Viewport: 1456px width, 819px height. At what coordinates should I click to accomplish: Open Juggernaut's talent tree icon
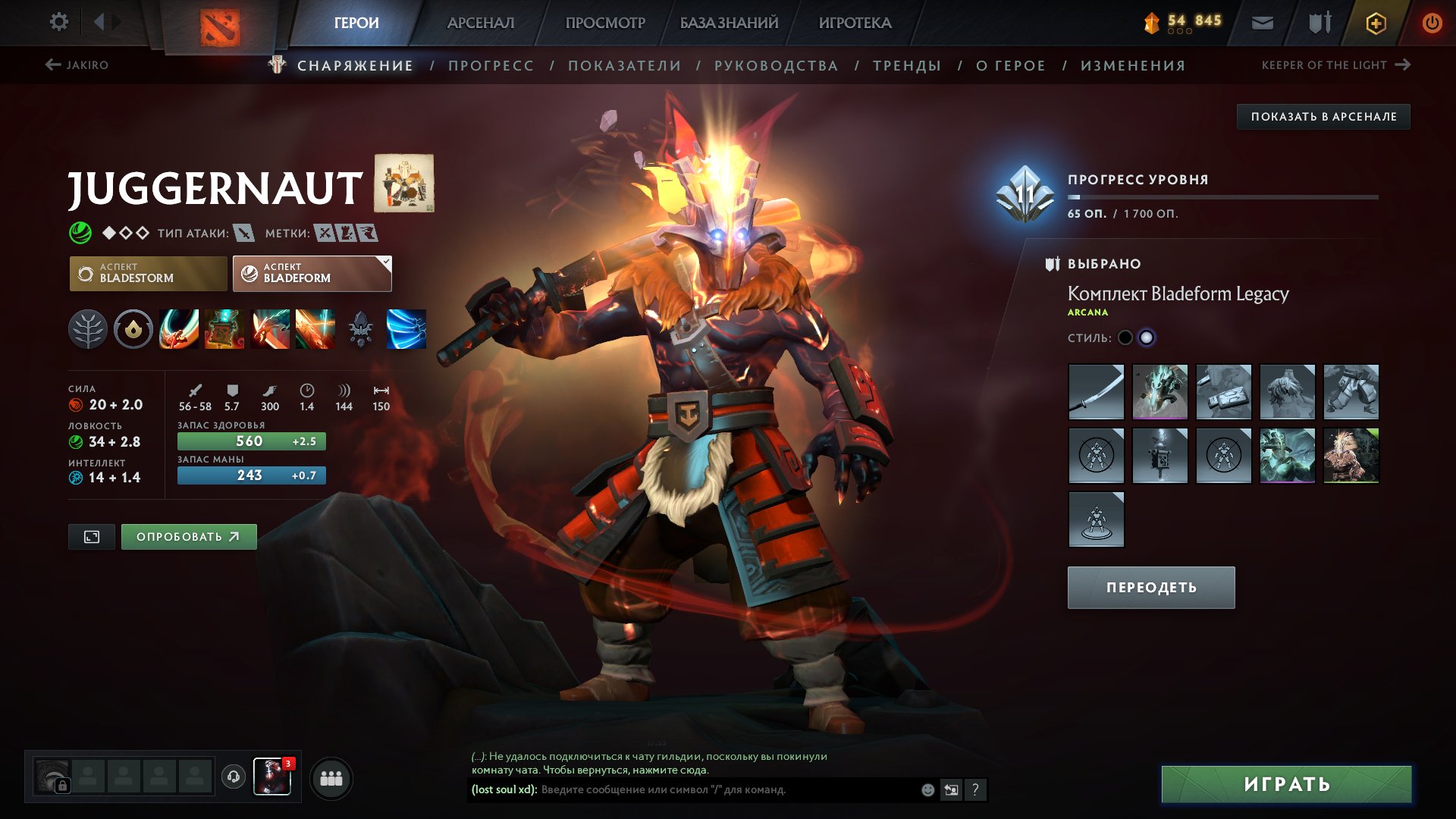(x=91, y=329)
